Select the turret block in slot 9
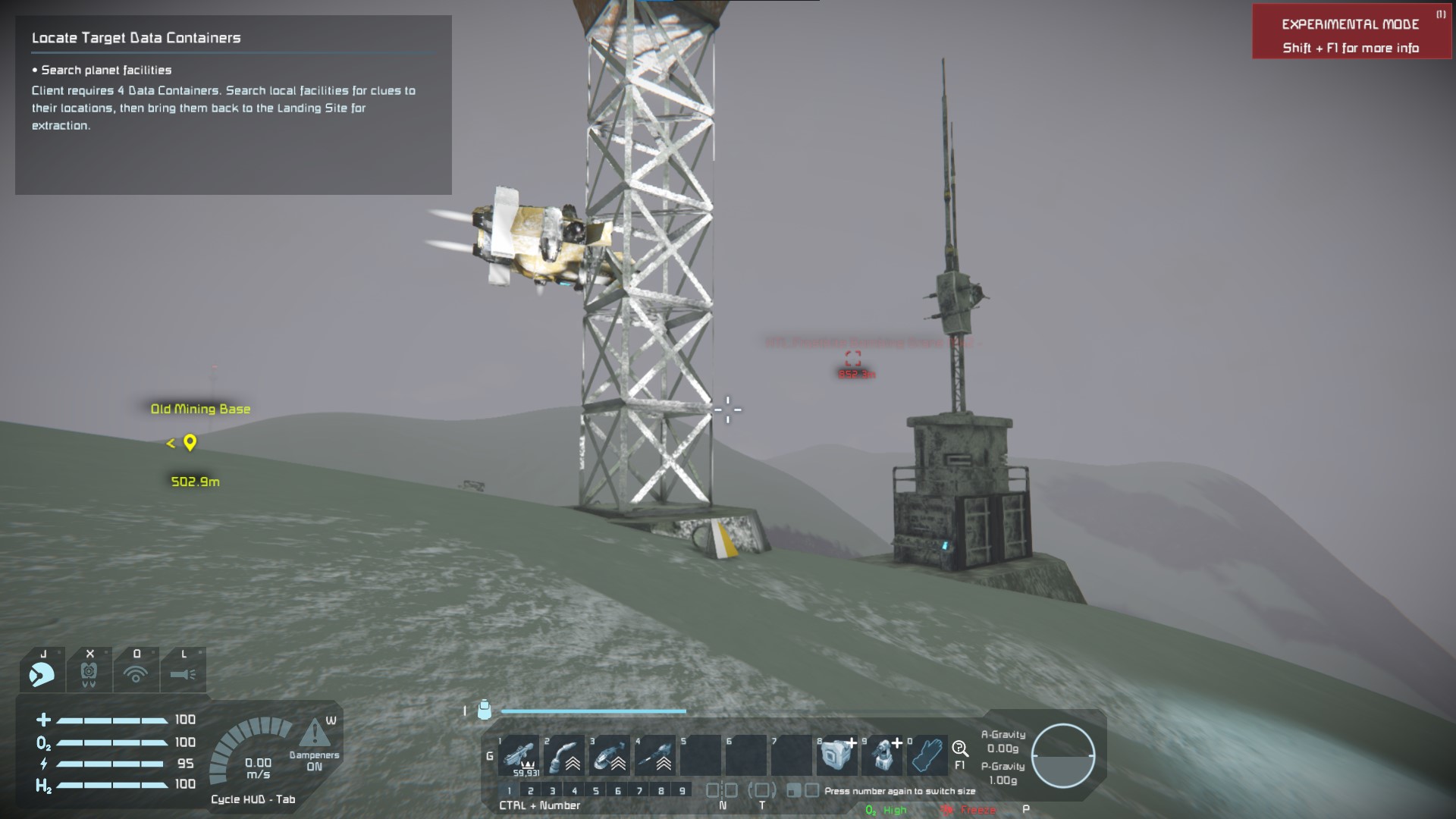1456x819 pixels. tap(883, 755)
